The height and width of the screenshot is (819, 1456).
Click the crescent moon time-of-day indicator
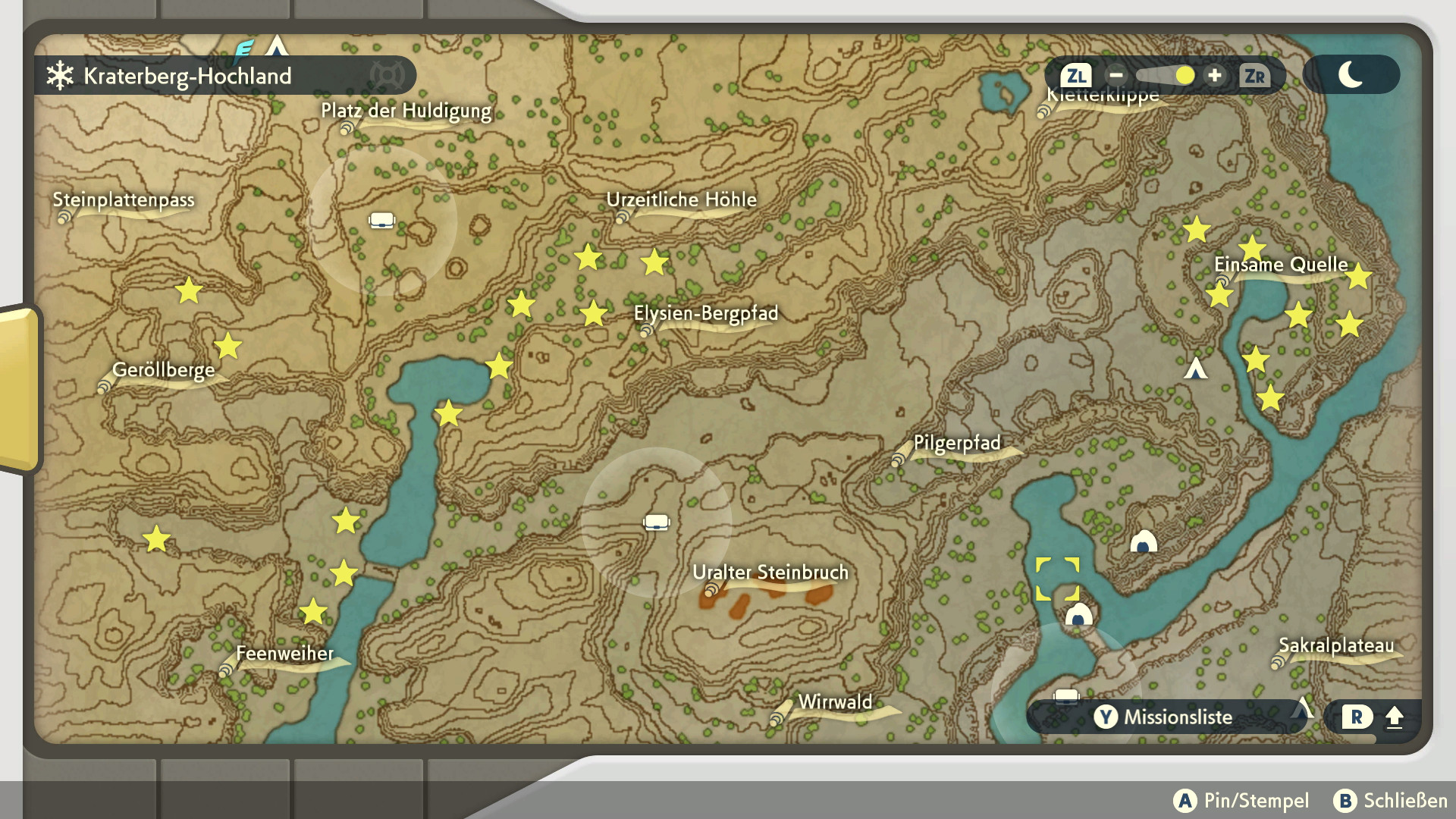(1351, 75)
